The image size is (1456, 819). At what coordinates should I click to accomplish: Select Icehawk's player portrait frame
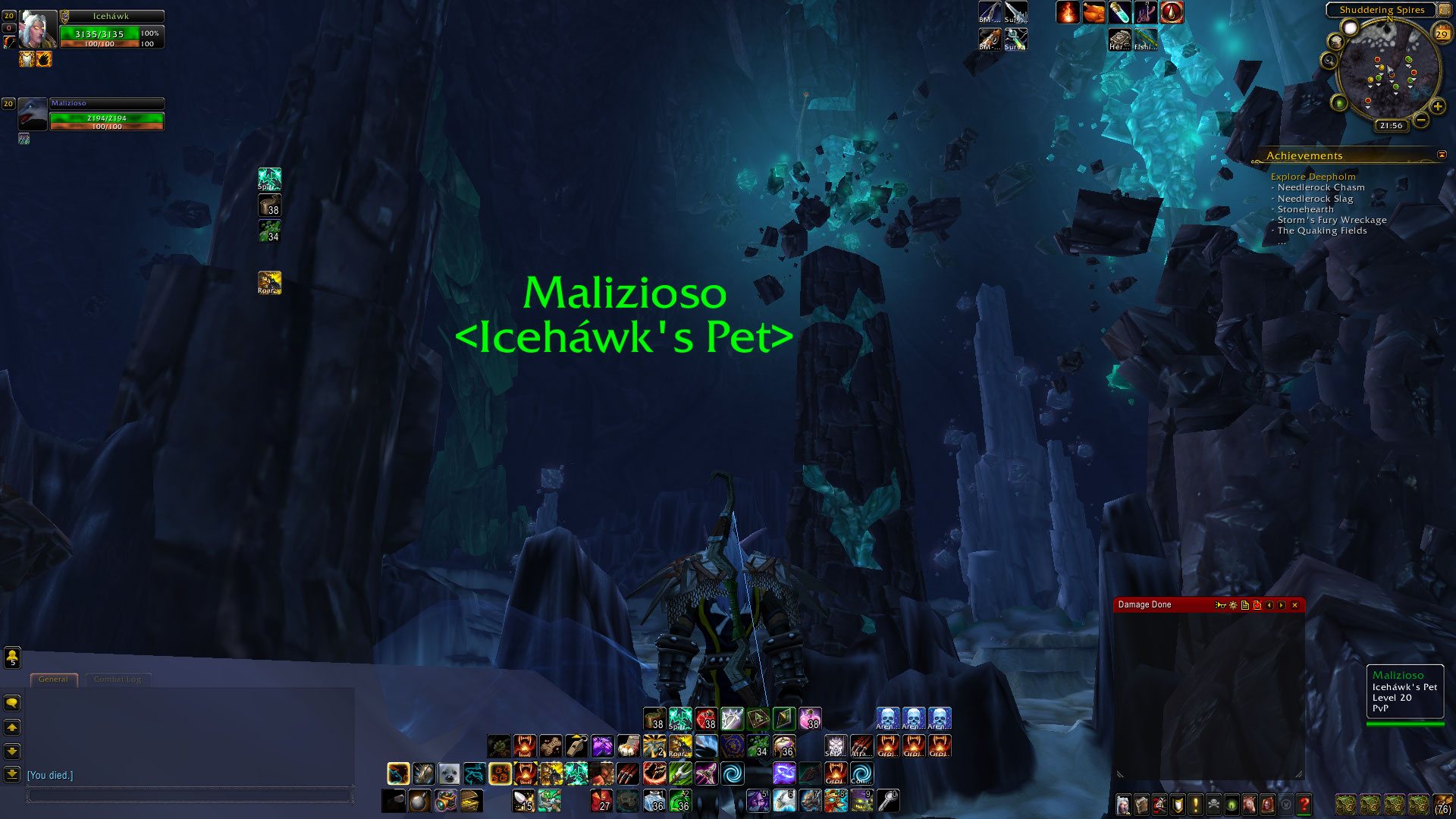click(36, 30)
